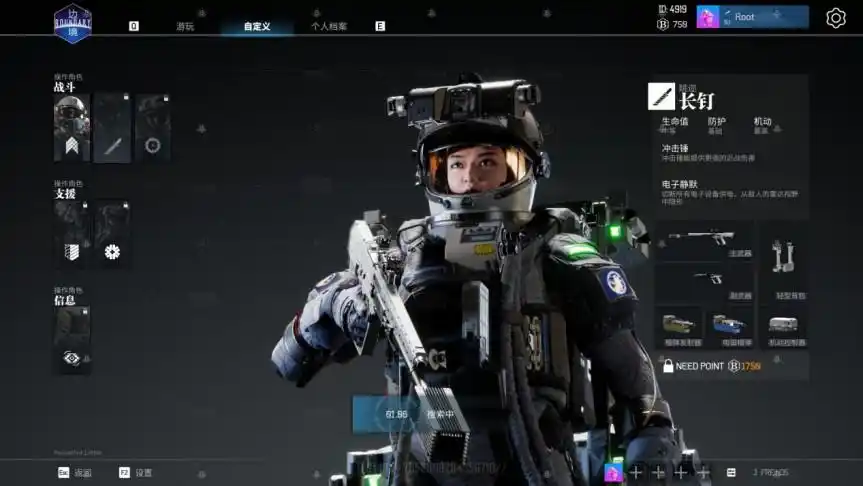Viewport: 863px width, 486px height.
Task: Select the 机动控制器 mobility controller slot
Action: tap(783, 328)
